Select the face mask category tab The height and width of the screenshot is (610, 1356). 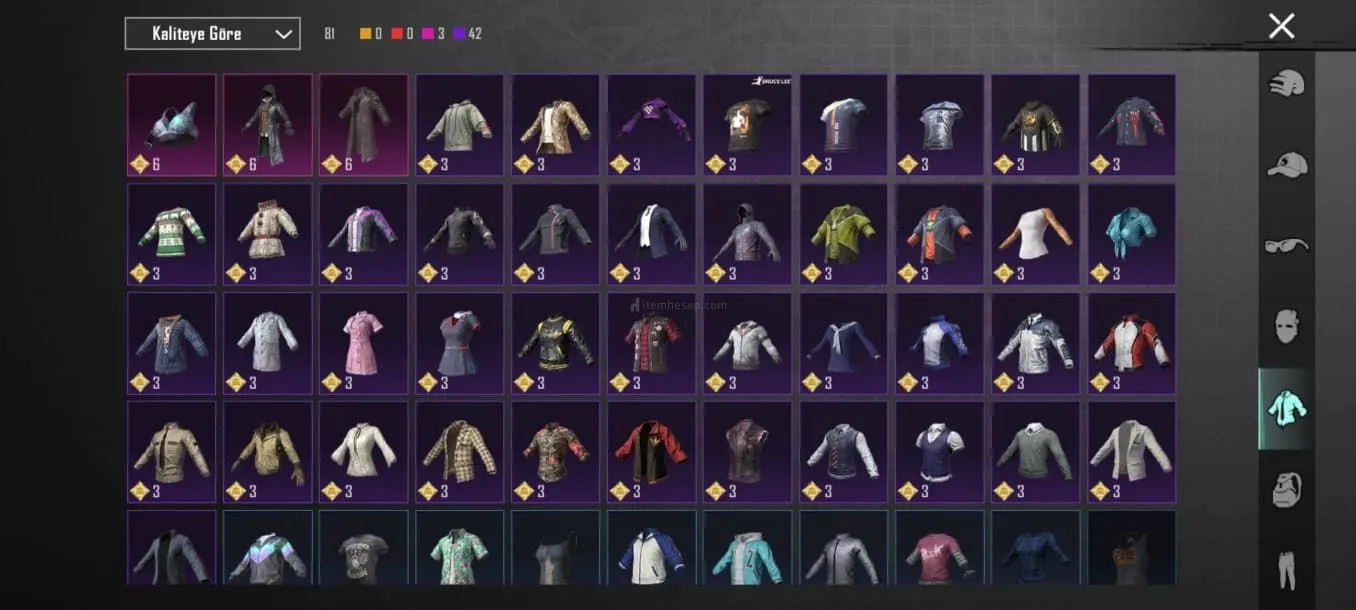click(x=1286, y=326)
